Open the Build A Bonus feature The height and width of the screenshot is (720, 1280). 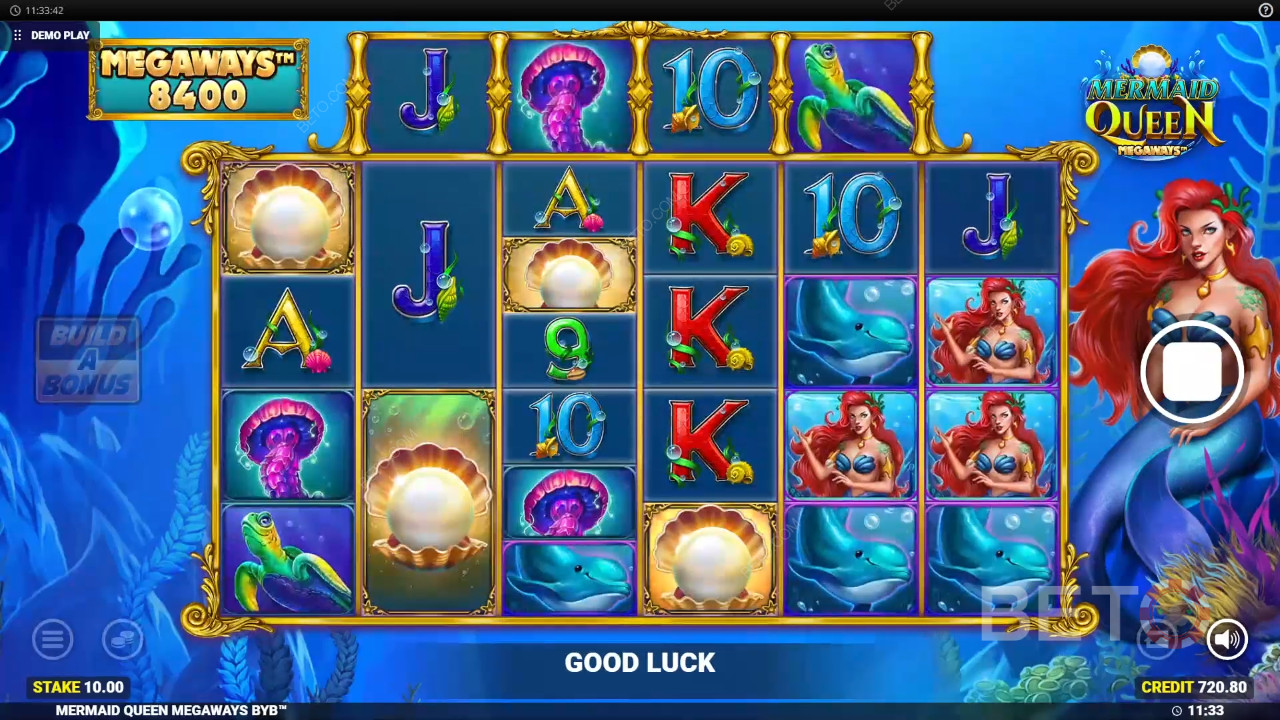click(88, 359)
